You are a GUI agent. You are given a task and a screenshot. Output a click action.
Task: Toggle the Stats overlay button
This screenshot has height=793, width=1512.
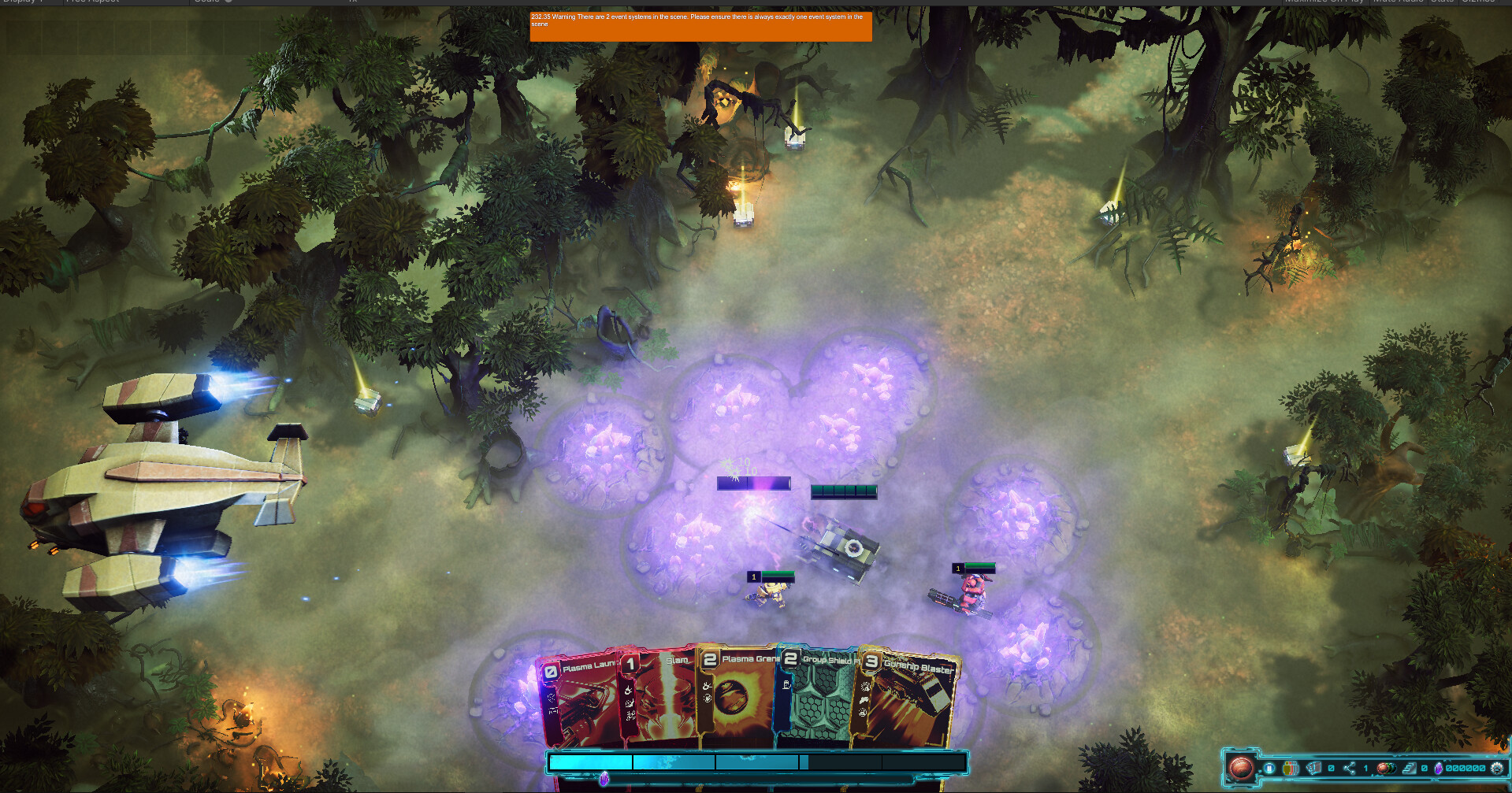tap(1441, 2)
